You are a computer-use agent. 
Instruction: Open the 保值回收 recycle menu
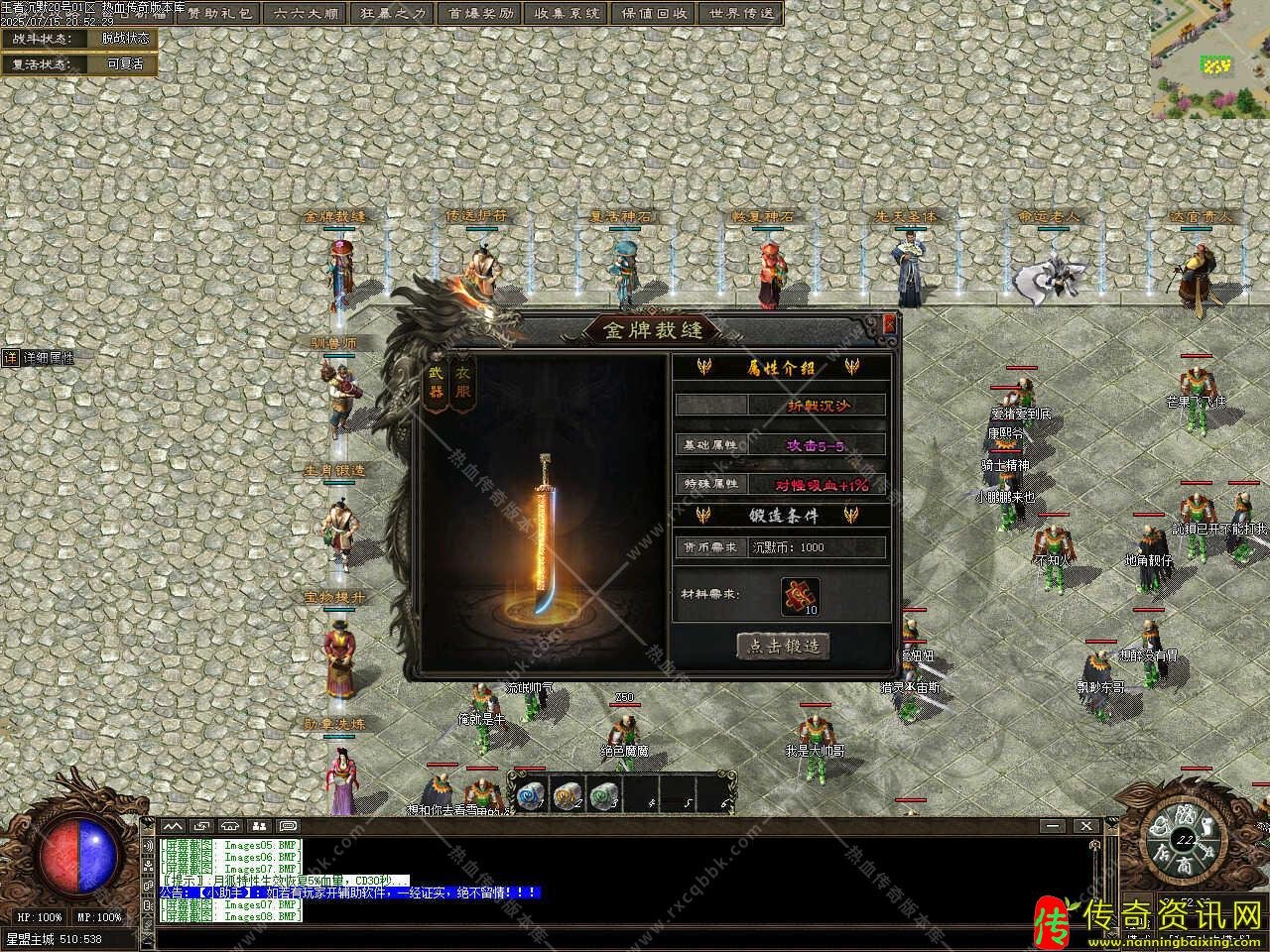(654, 14)
